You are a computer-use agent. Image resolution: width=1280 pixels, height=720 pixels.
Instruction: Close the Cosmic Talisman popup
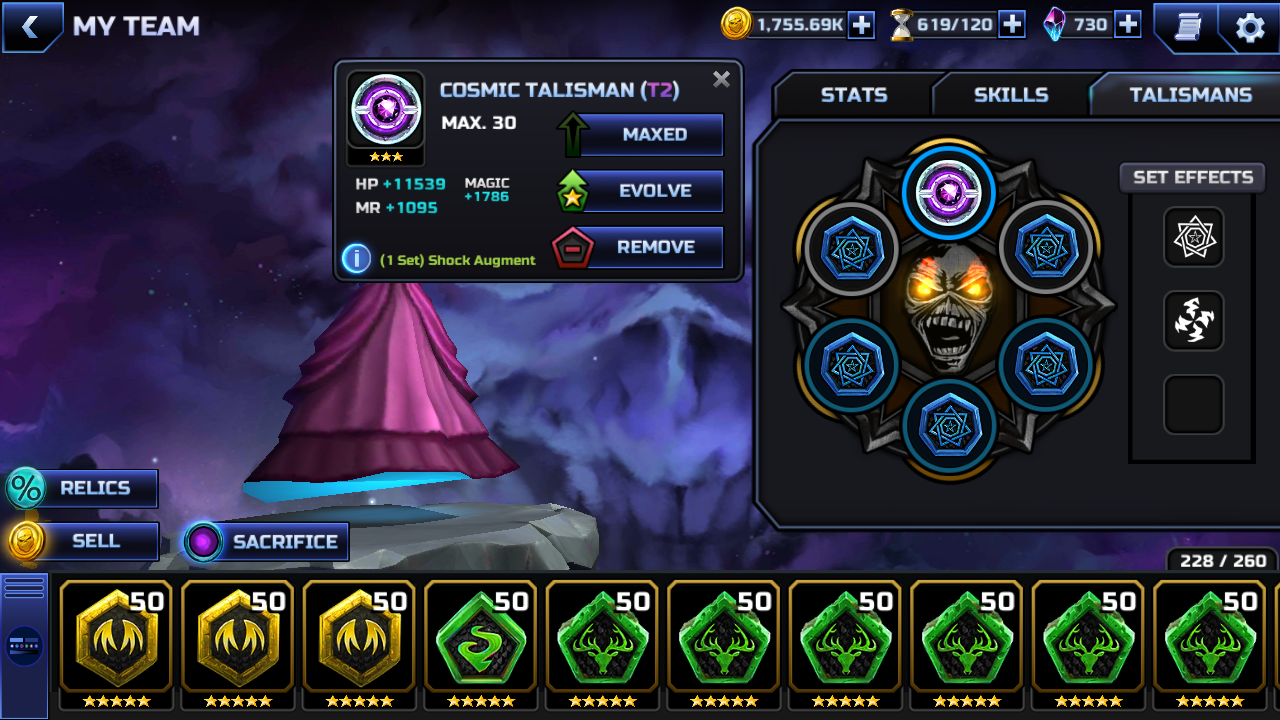[x=721, y=80]
